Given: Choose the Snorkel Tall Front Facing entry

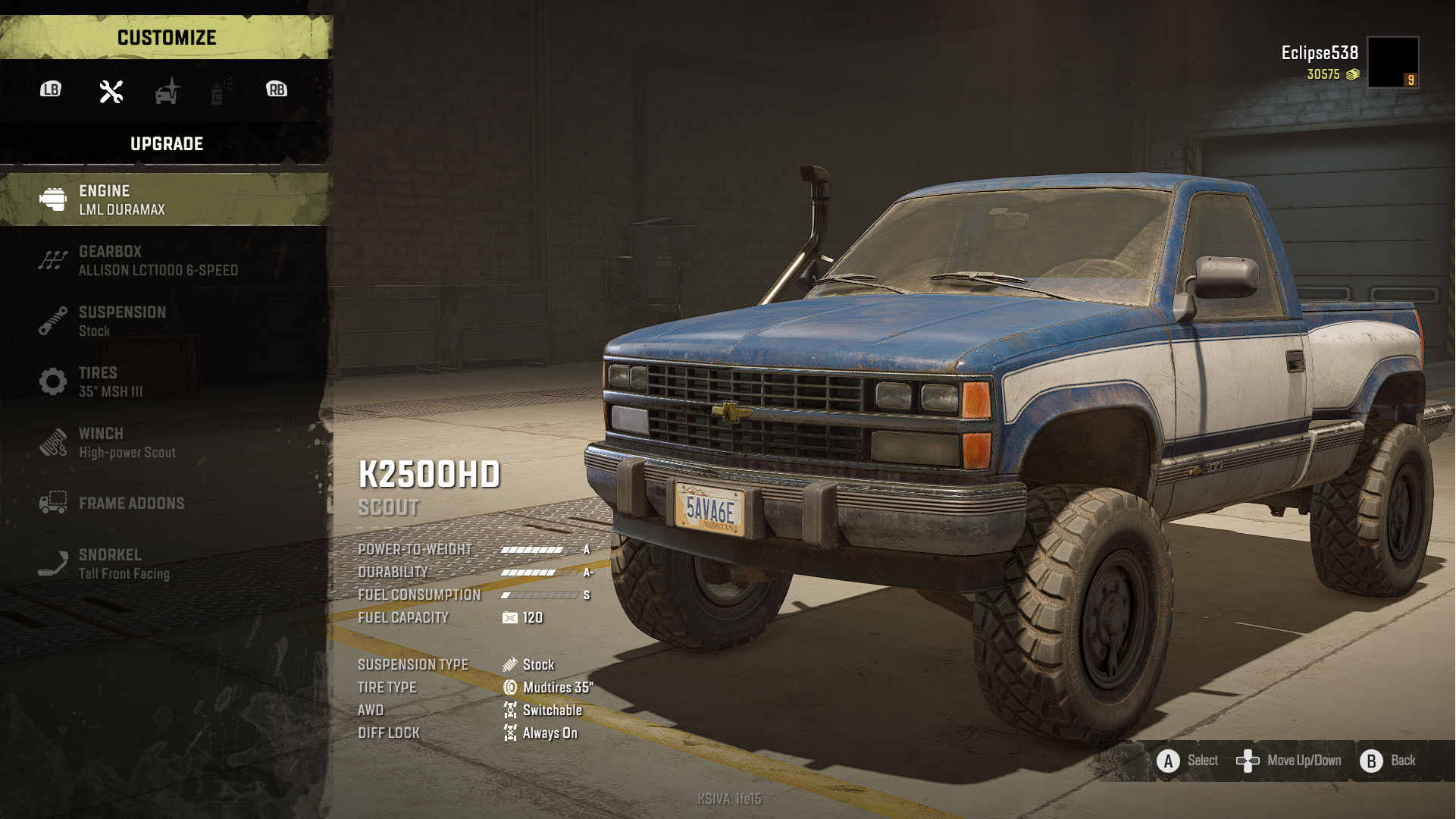Looking at the screenshot, I should (x=165, y=564).
